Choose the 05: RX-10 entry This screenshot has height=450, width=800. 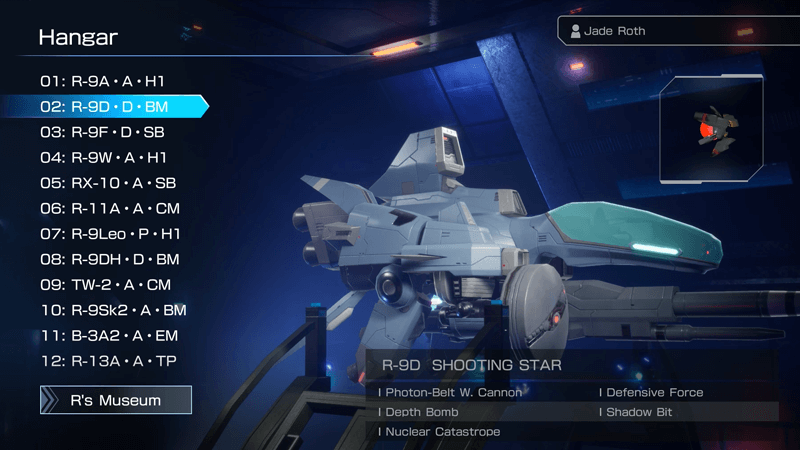tap(108, 183)
